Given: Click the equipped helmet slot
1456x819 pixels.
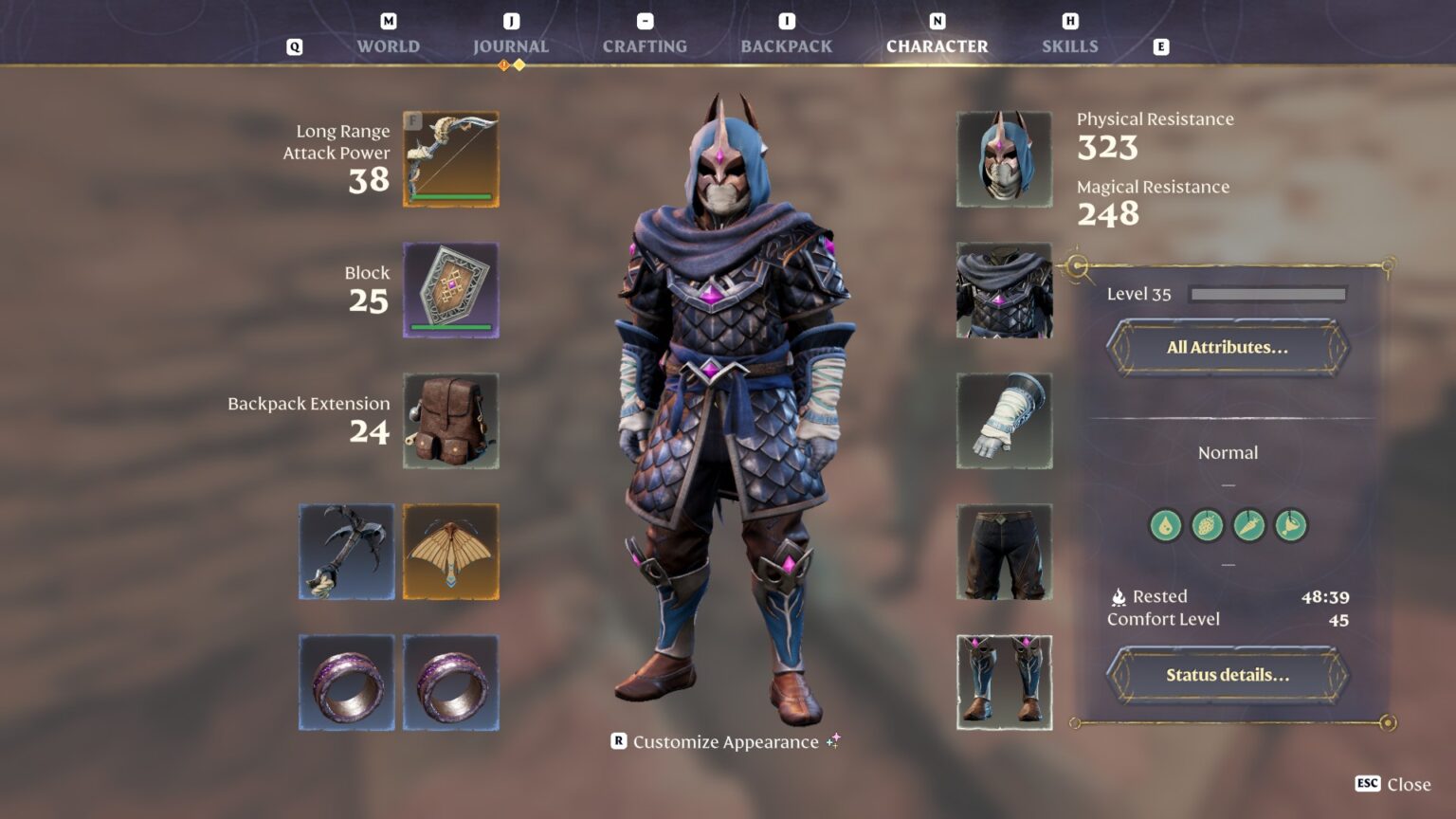Looking at the screenshot, I should point(1005,159).
